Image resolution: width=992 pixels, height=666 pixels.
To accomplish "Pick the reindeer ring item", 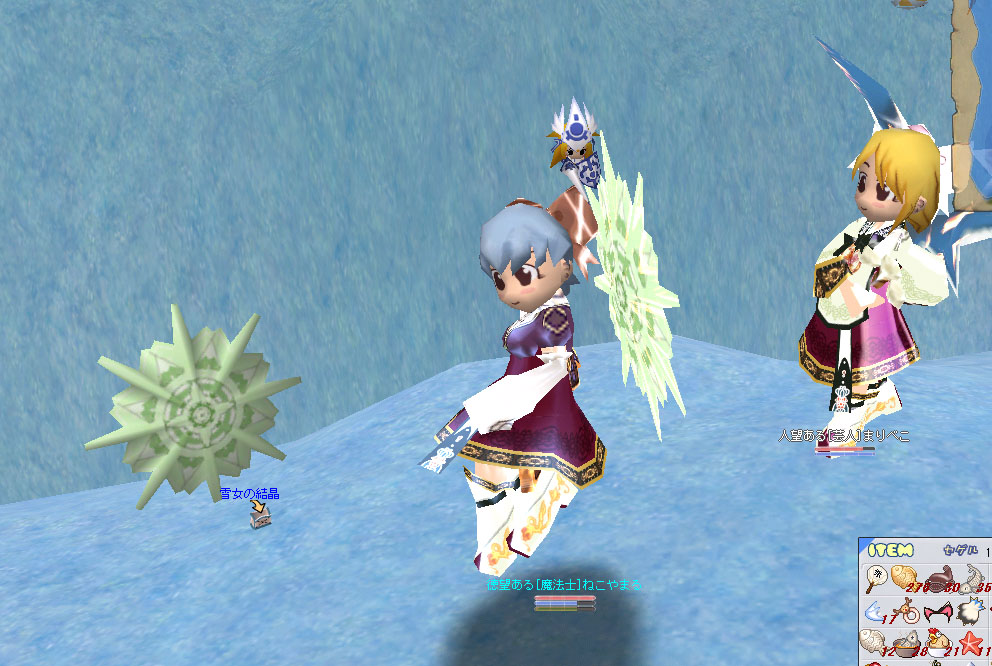I will [908, 611].
